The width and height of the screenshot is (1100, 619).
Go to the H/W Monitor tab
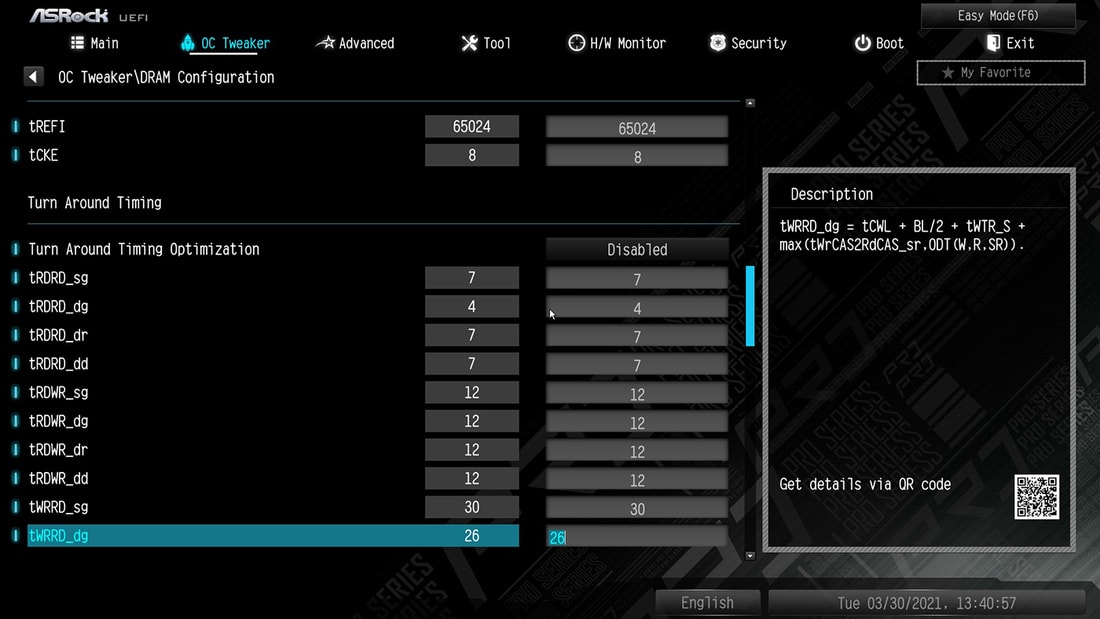tap(616, 43)
